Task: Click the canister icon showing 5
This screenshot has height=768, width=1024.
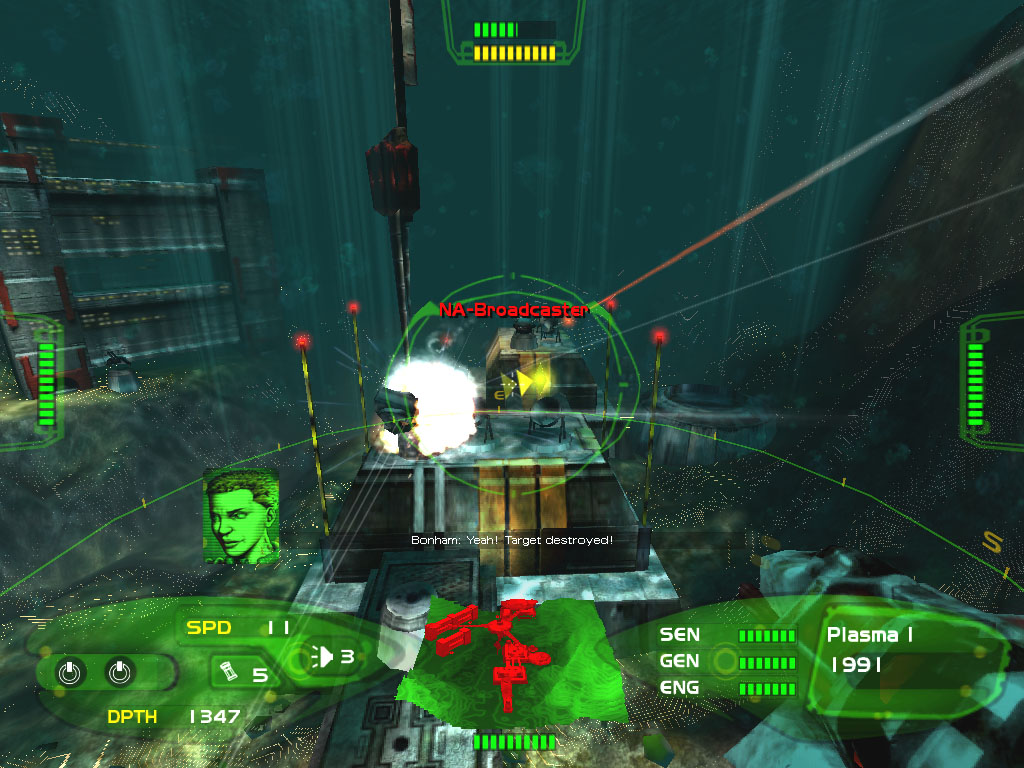Action: [x=229, y=672]
